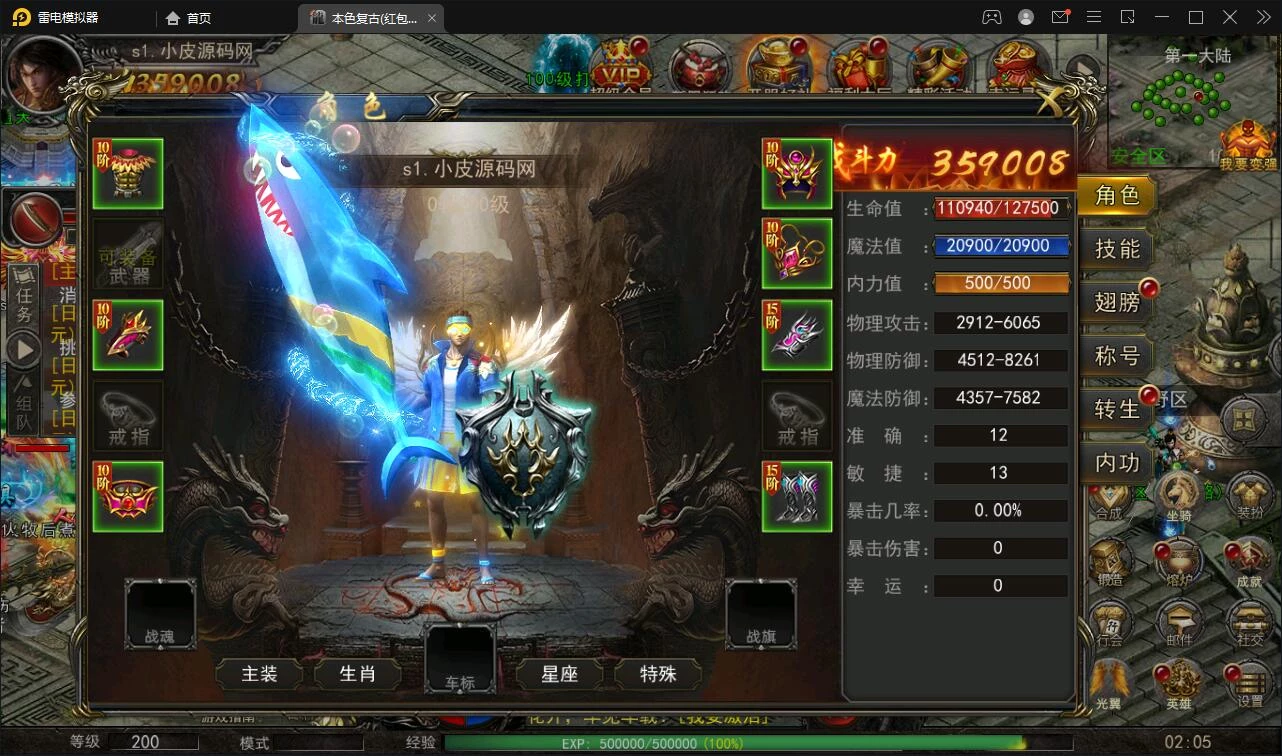The height and width of the screenshot is (756, 1282).
Task: View achievements via the 成就 icon
Action: (1248, 560)
